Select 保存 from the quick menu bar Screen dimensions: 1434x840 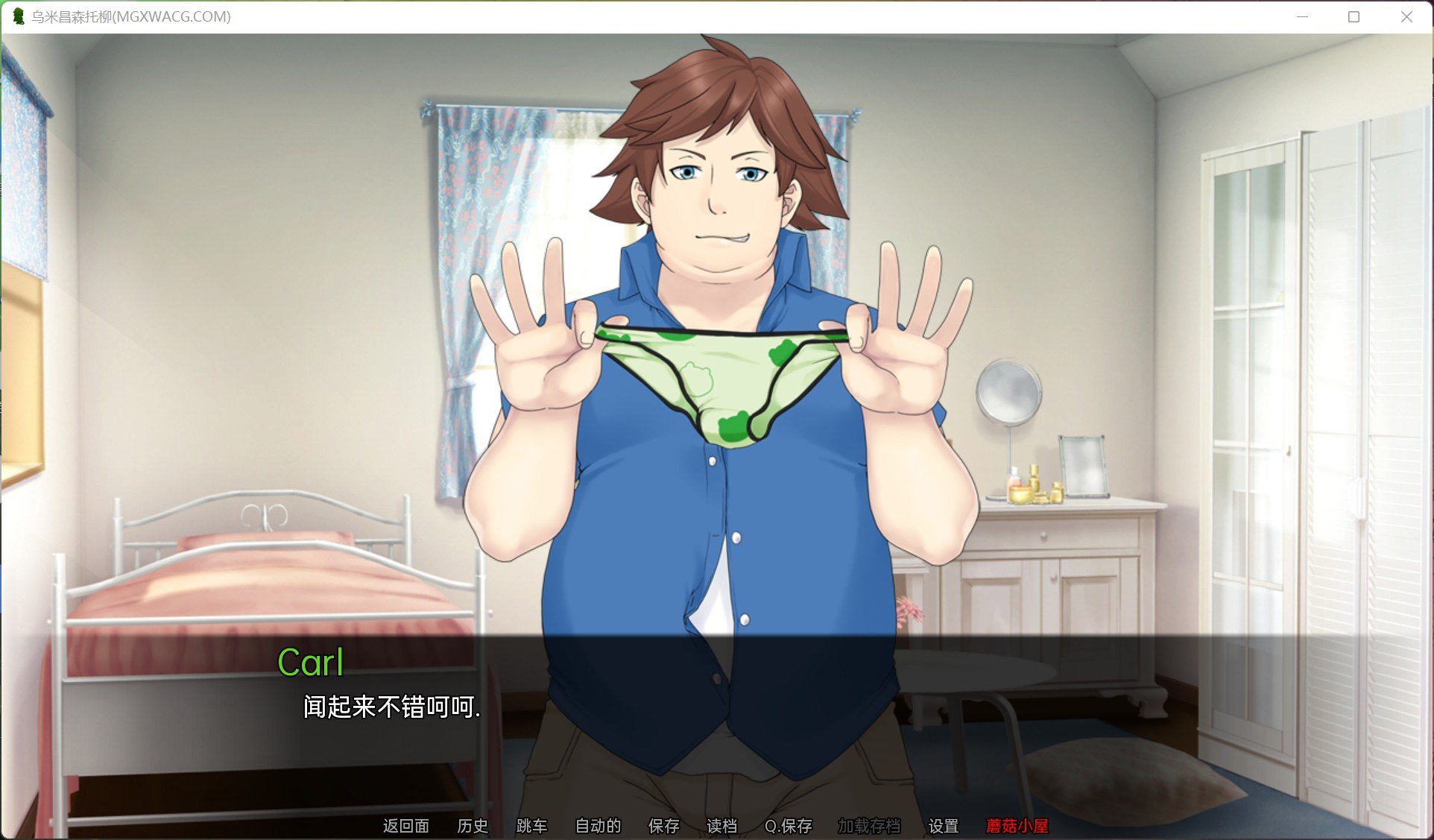pyautogui.click(x=662, y=826)
